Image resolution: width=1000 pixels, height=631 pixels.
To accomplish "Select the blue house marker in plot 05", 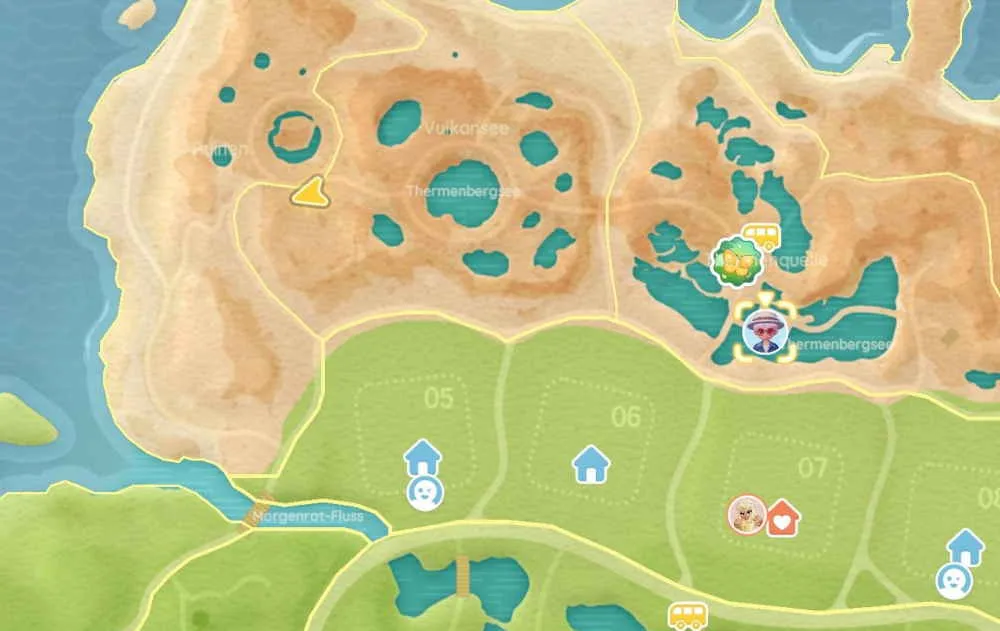I will [423, 458].
